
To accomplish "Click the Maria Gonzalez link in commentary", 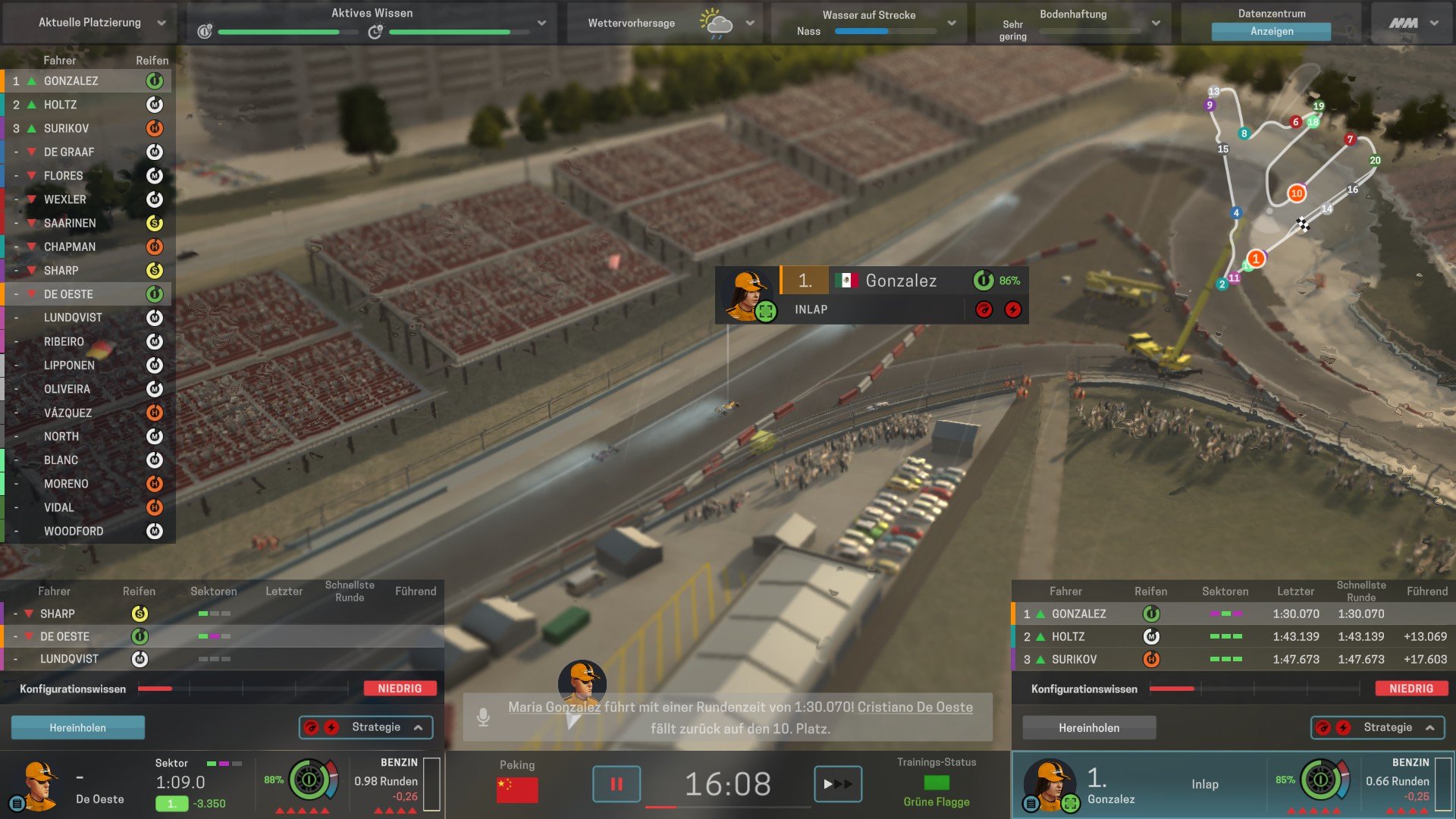I will pyautogui.click(x=554, y=707).
